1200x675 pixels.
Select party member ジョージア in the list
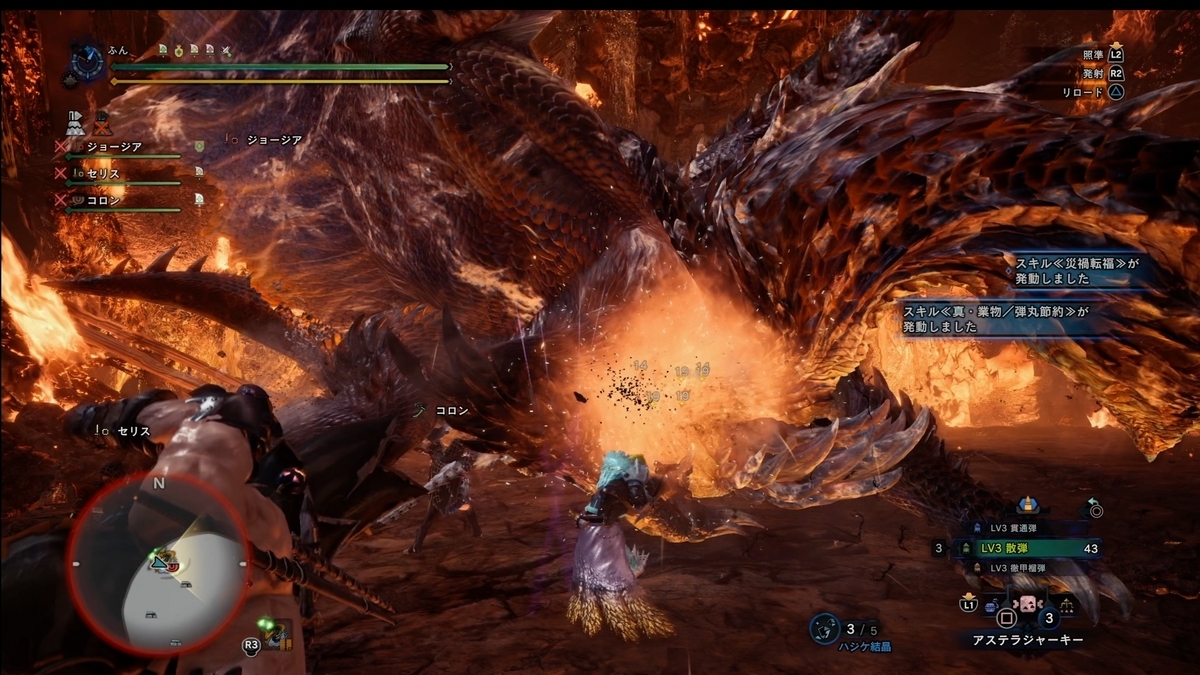[115, 147]
